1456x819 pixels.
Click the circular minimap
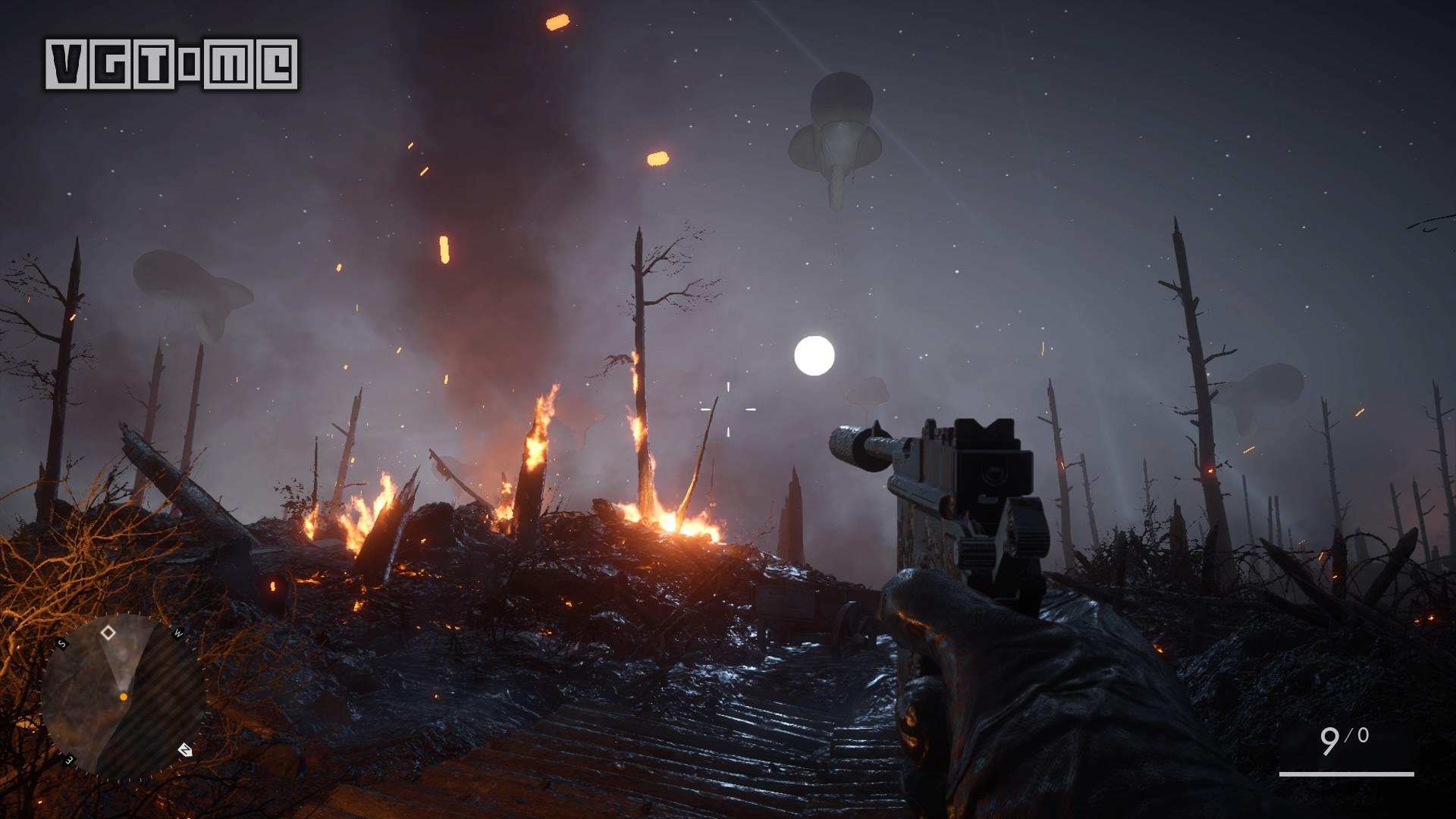pyautogui.click(x=123, y=695)
